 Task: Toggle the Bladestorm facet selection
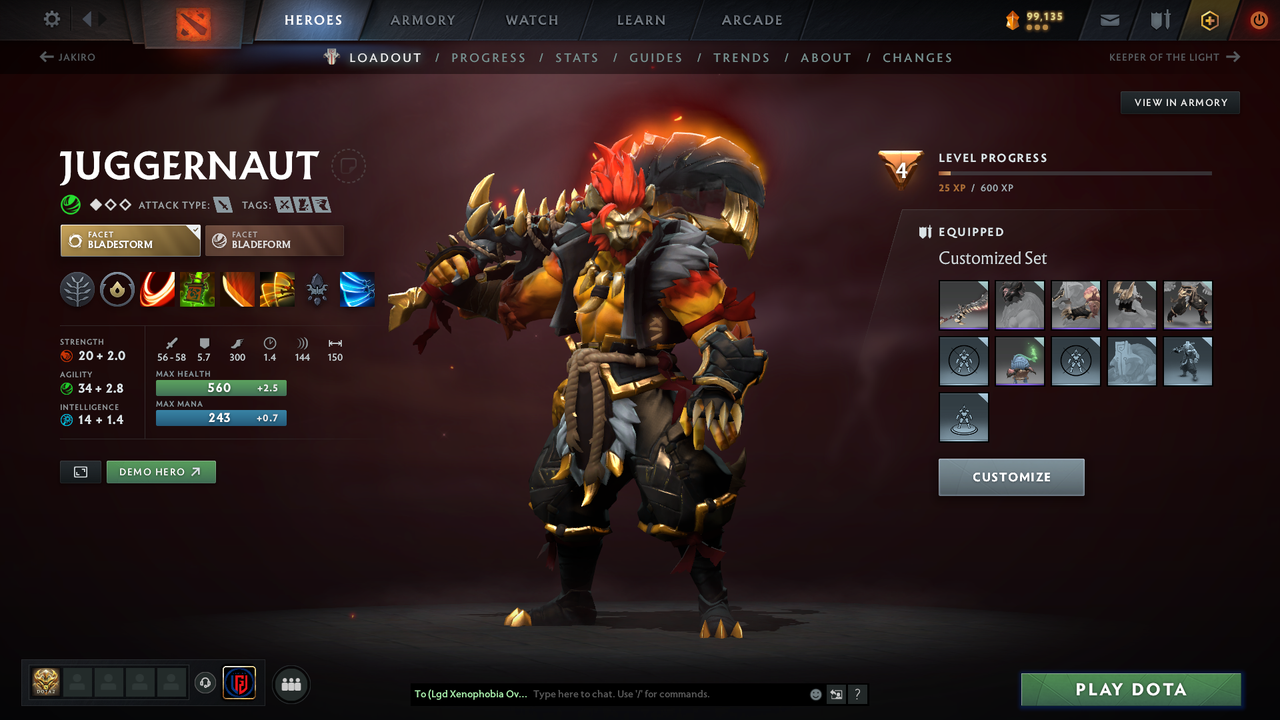click(x=130, y=240)
